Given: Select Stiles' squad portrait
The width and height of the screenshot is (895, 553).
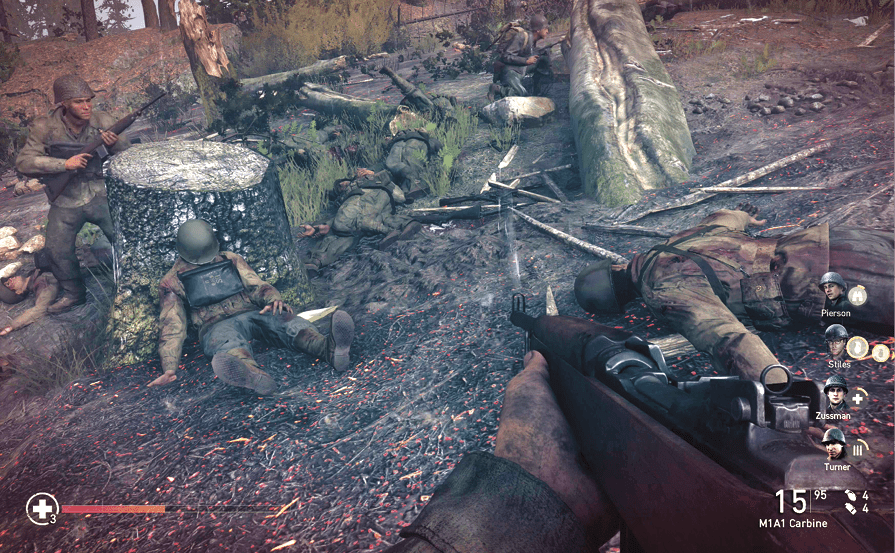Looking at the screenshot, I should [835, 340].
